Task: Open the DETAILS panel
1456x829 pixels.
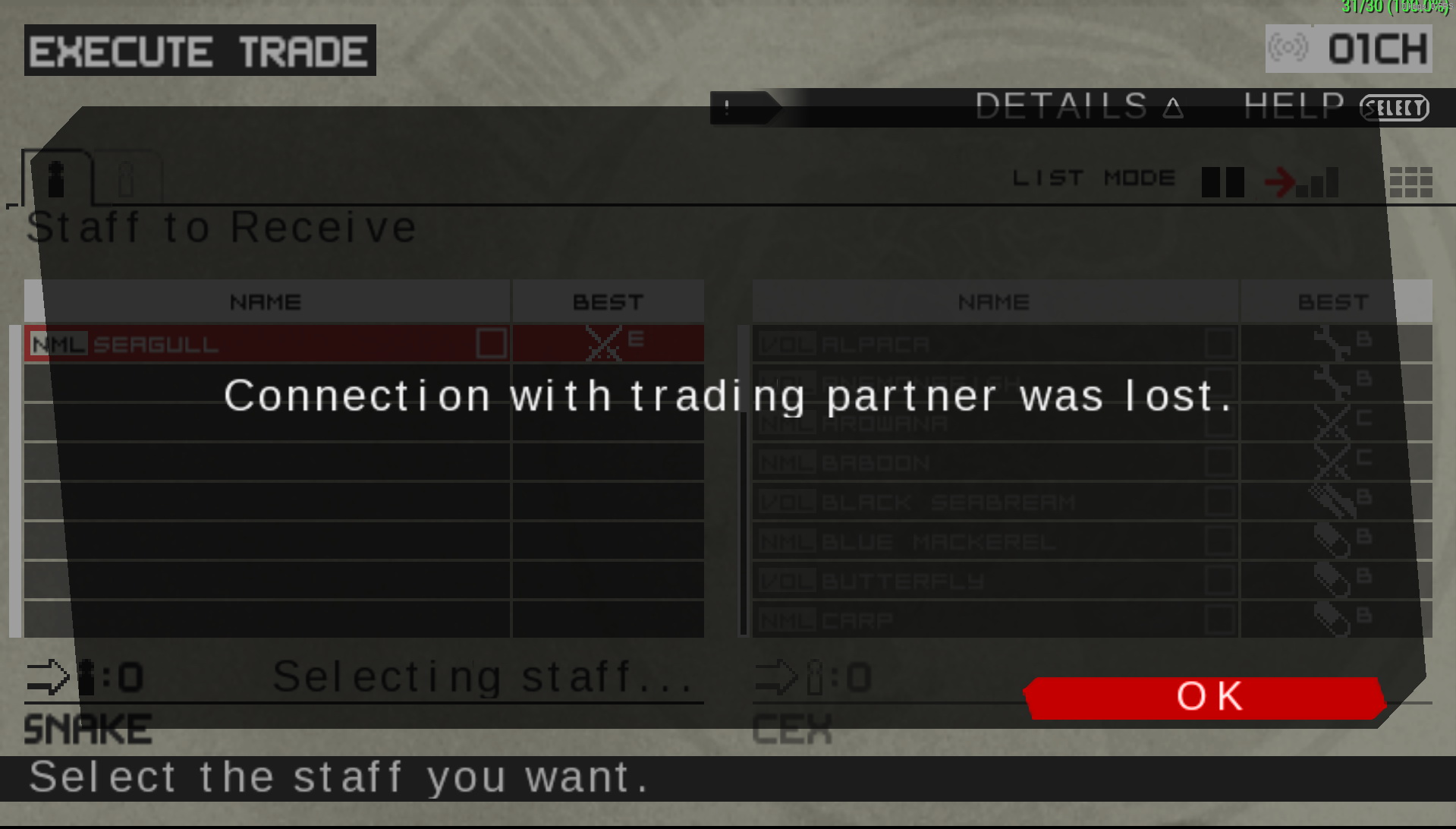Action: (1077, 107)
